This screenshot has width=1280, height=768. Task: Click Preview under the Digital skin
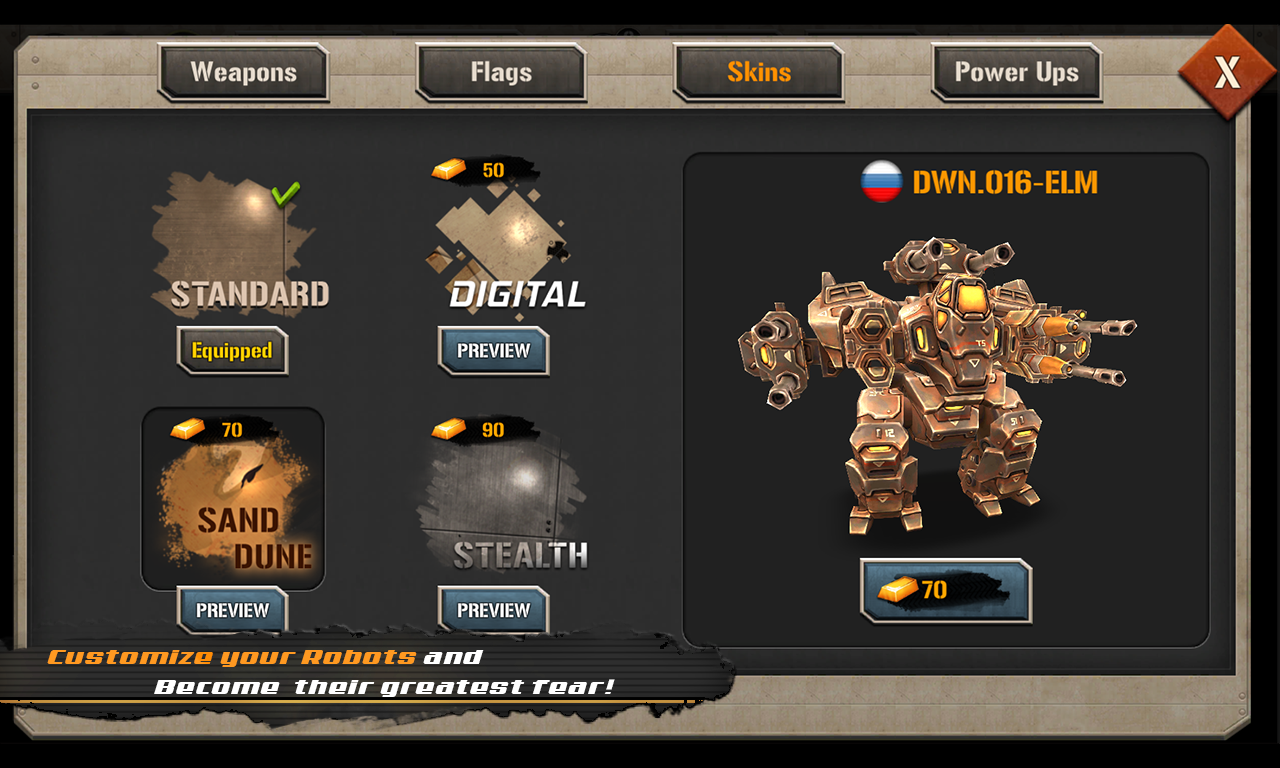(493, 351)
